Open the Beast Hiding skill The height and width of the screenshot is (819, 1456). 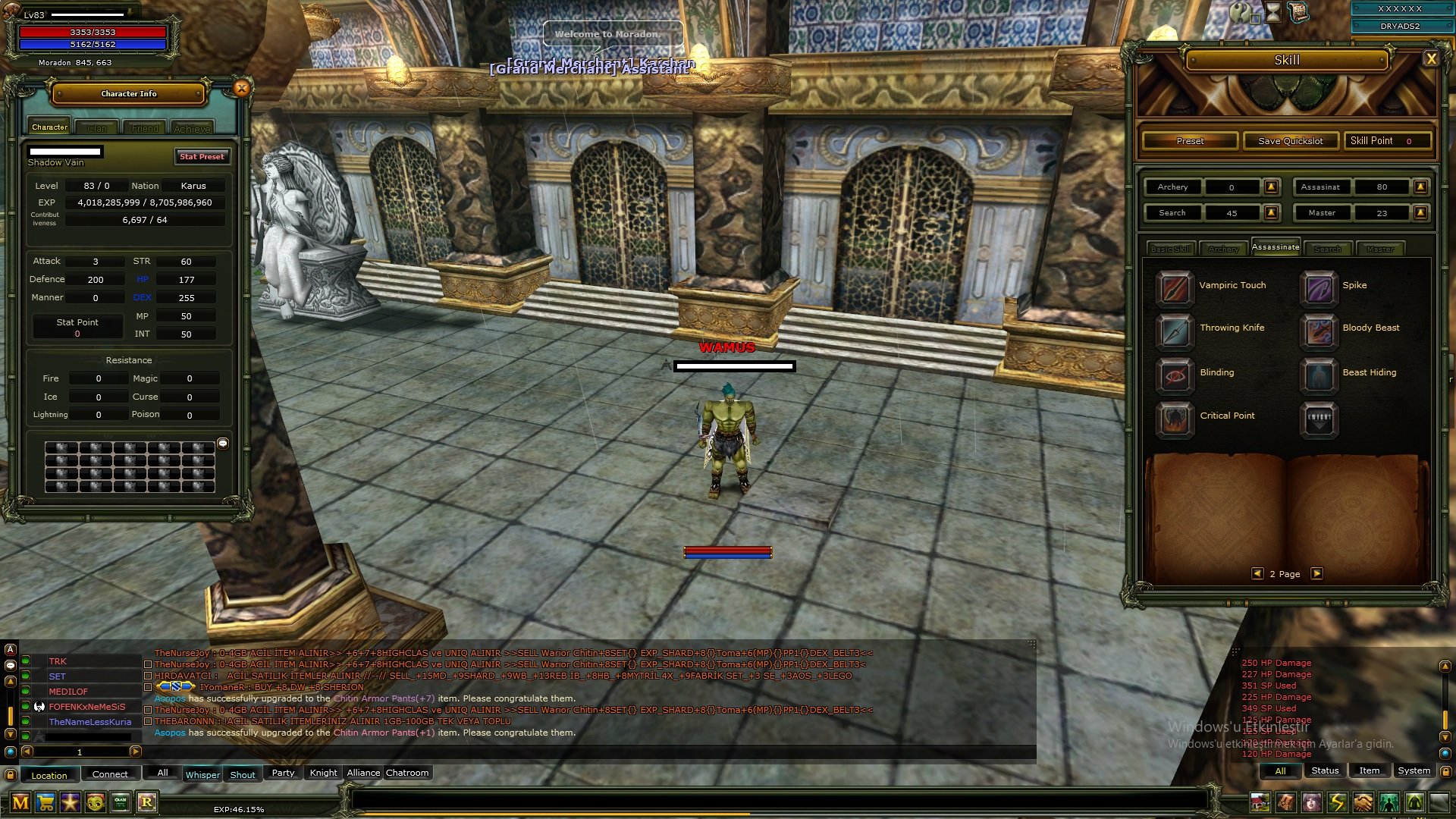point(1319,376)
